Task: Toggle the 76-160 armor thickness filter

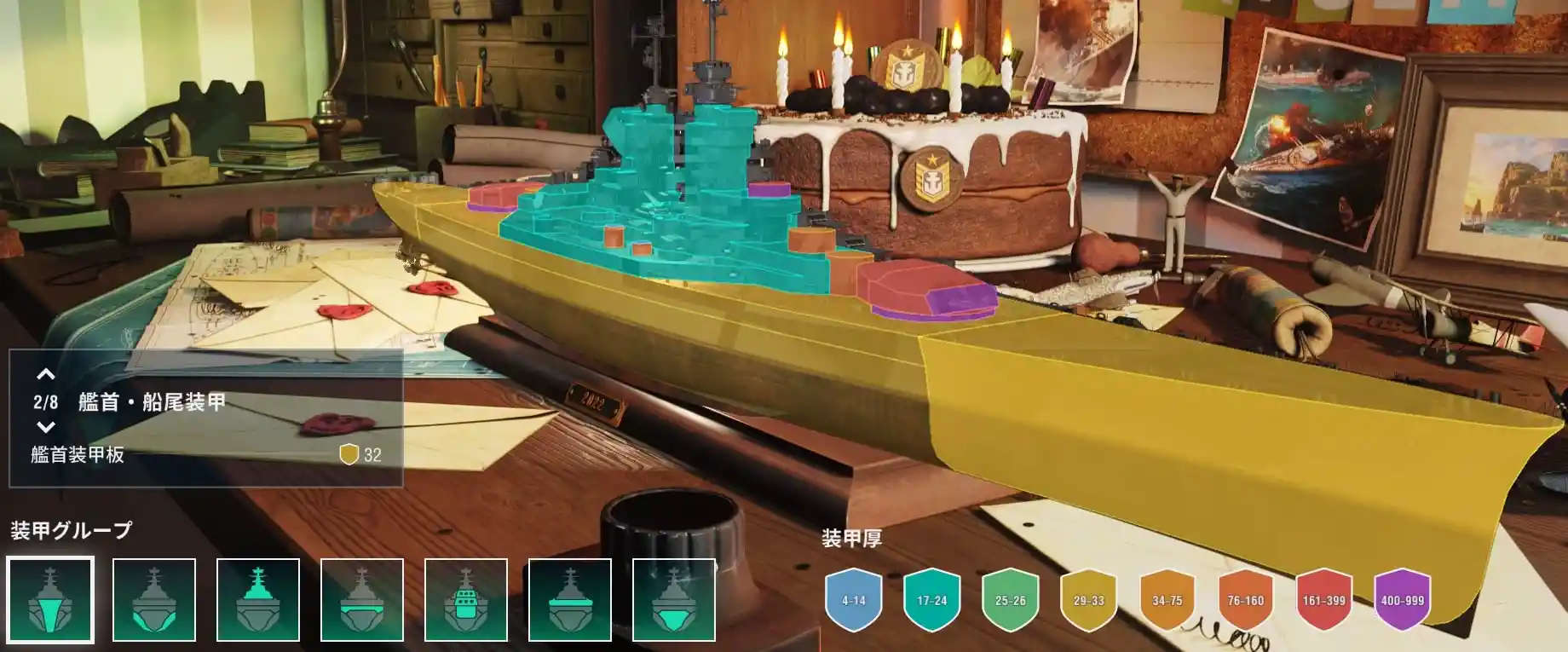Action: pyautogui.click(x=1246, y=600)
